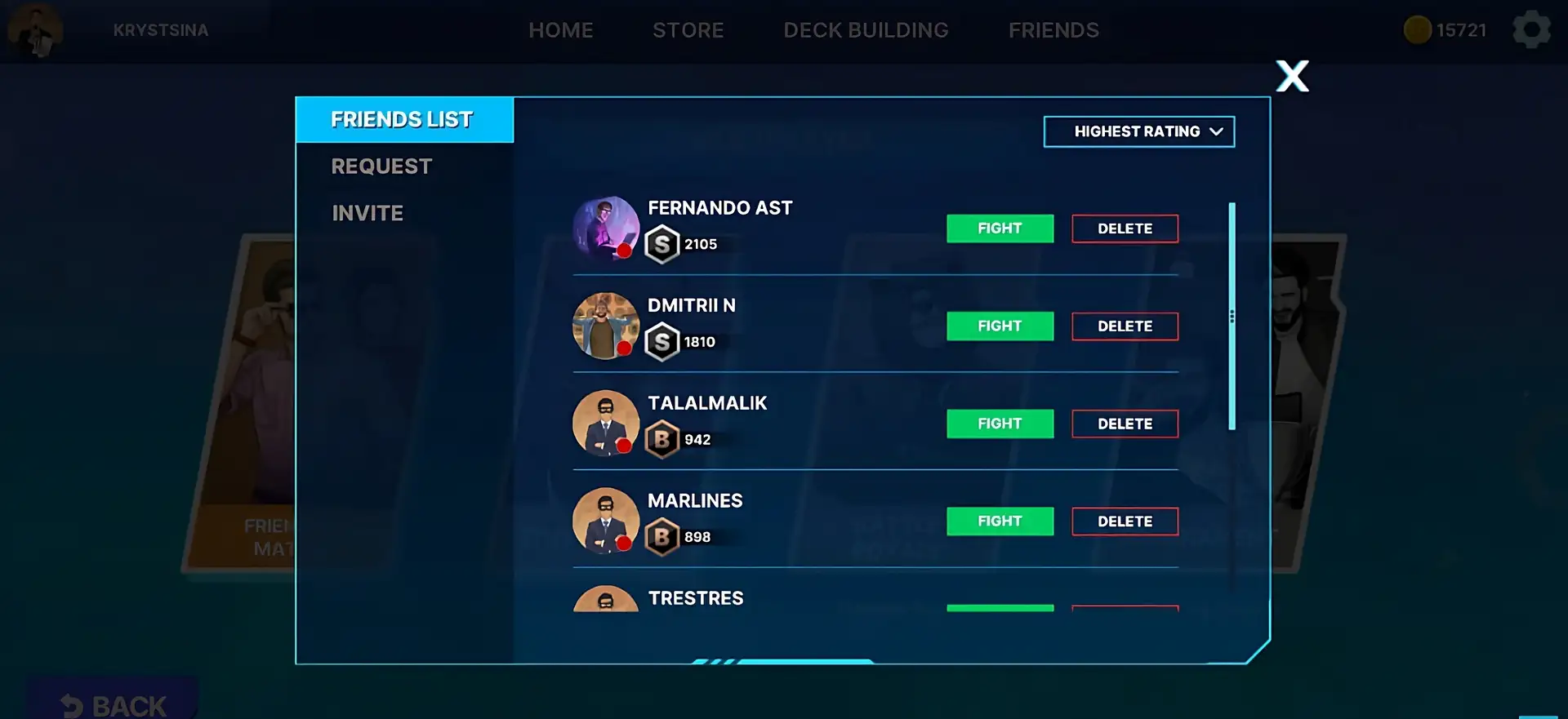Fight against Marlines
This screenshot has height=719, width=1568.
click(1000, 521)
